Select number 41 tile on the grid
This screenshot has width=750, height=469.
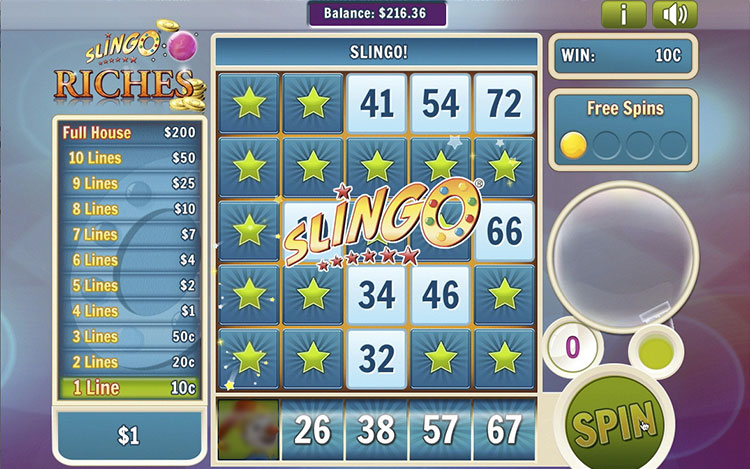pyautogui.click(x=376, y=103)
